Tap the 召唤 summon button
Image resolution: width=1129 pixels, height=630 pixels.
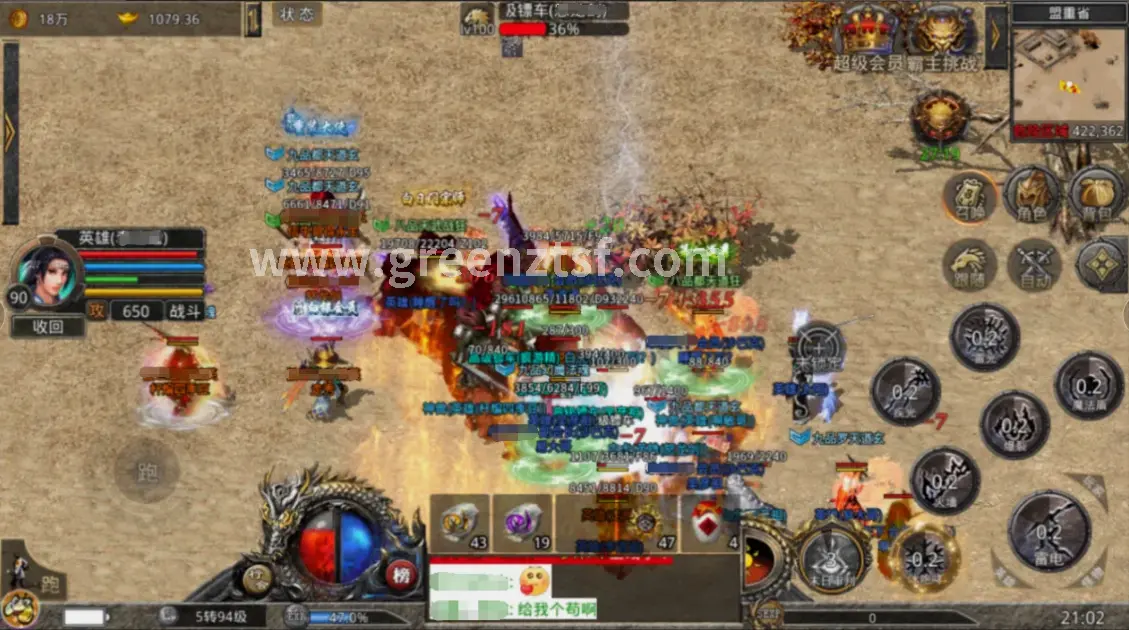[968, 196]
